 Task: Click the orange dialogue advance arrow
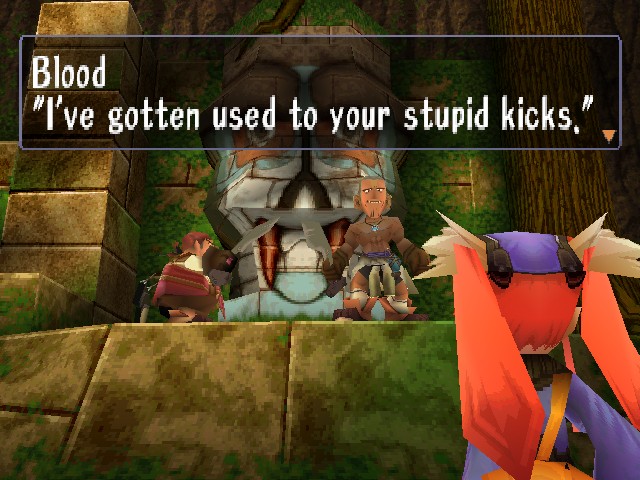608,135
